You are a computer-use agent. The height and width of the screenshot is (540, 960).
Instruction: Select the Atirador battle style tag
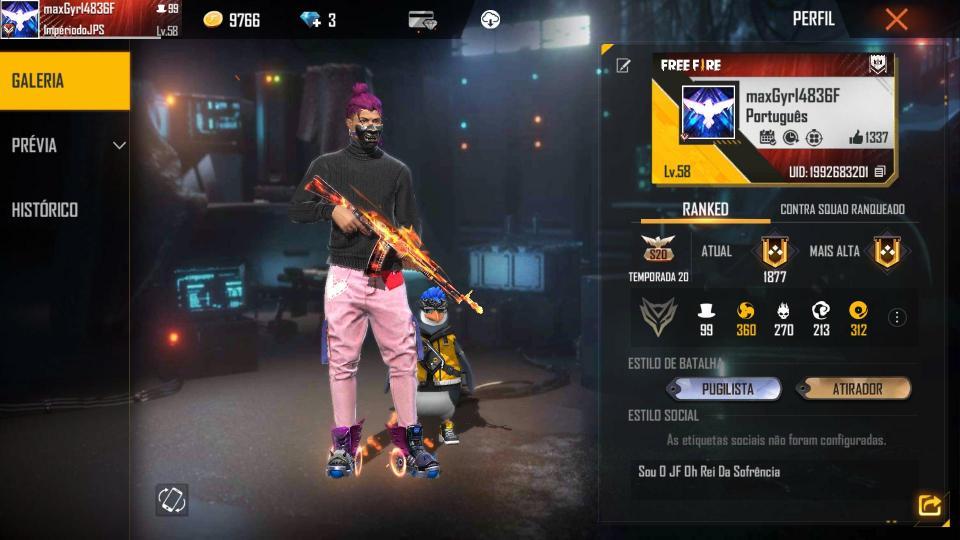coord(853,389)
